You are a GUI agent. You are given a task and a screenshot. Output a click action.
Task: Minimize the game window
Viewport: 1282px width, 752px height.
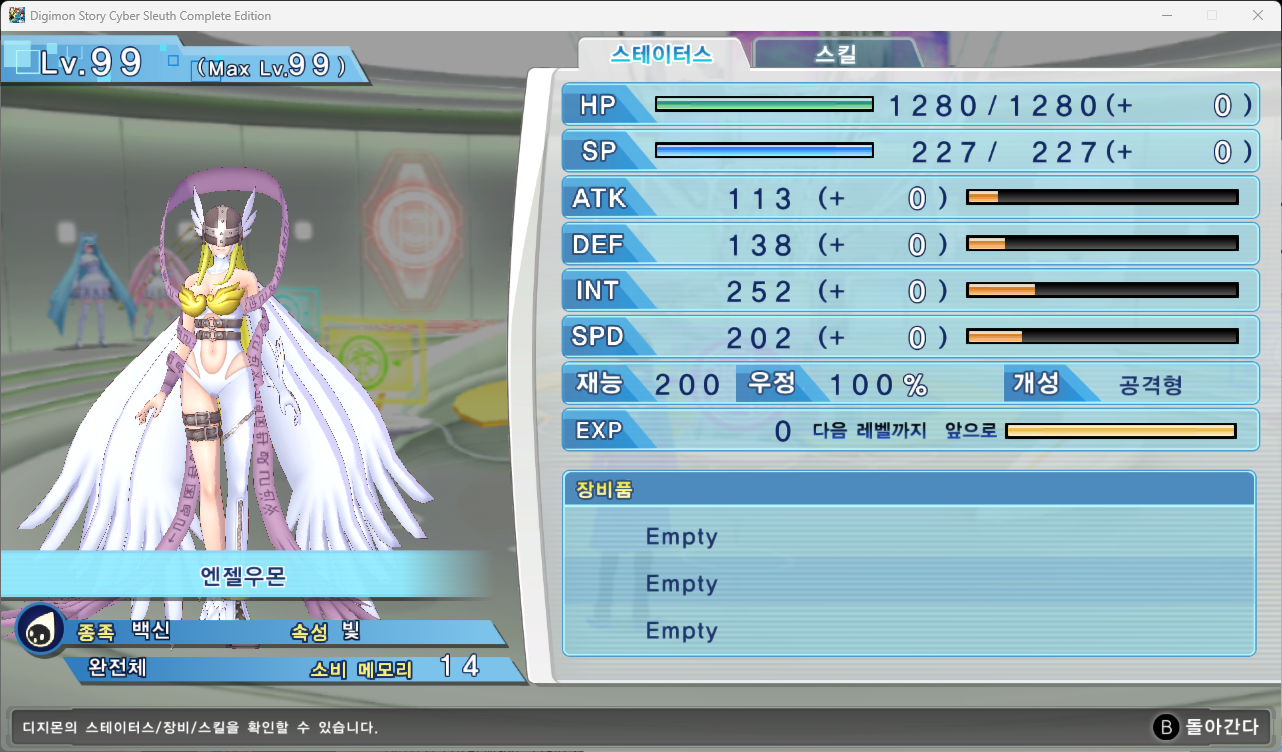click(1166, 15)
